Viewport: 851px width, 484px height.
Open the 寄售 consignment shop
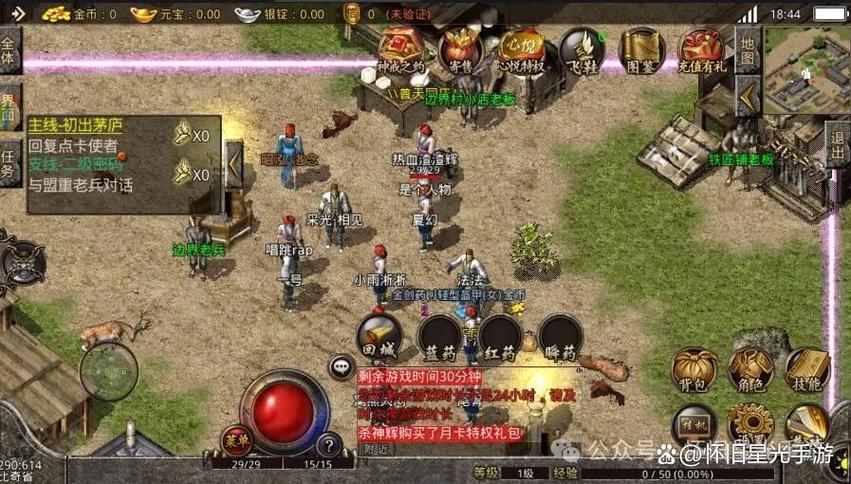pyautogui.click(x=461, y=49)
